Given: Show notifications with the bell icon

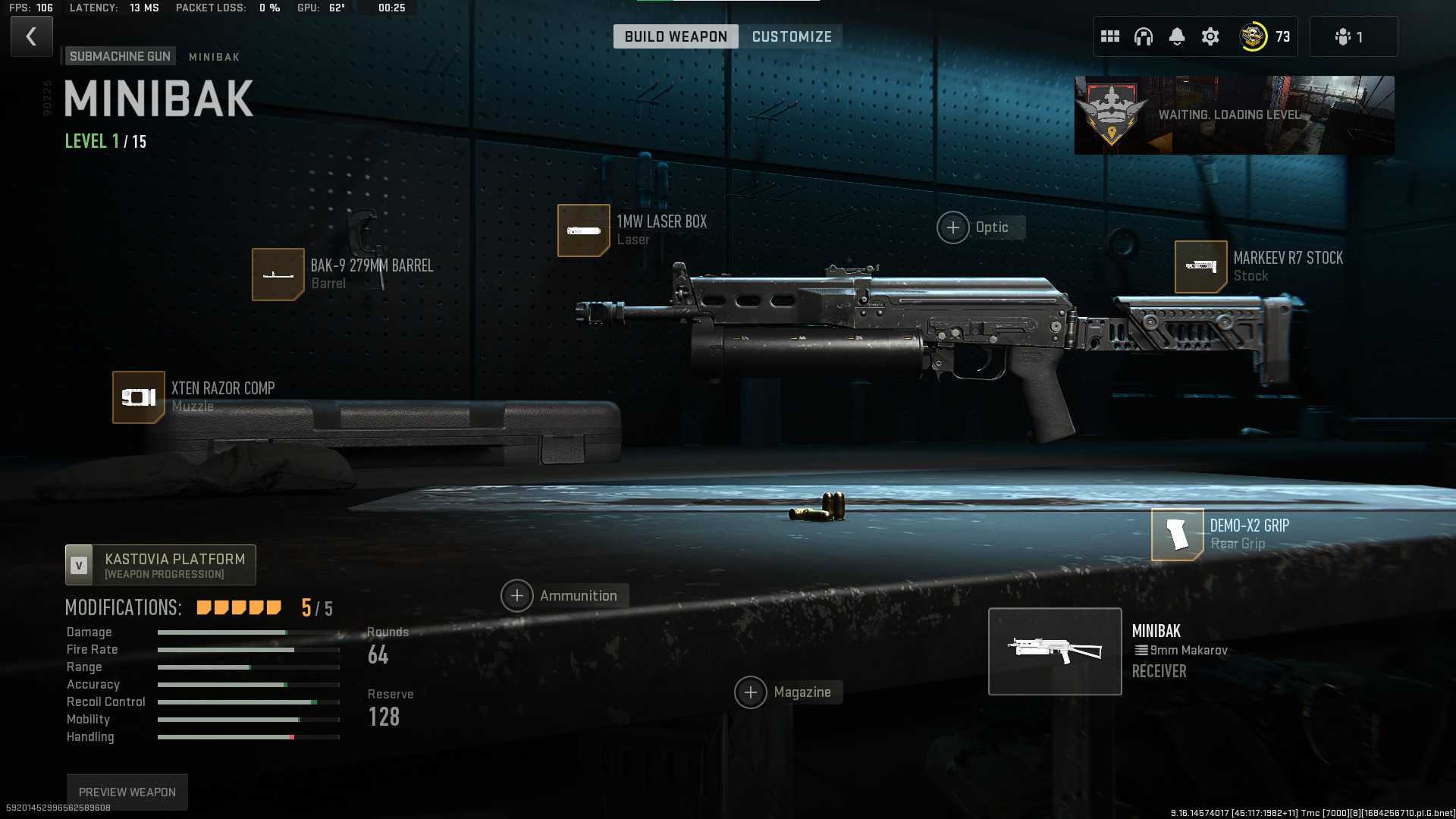Looking at the screenshot, I should click(1177, 36).
